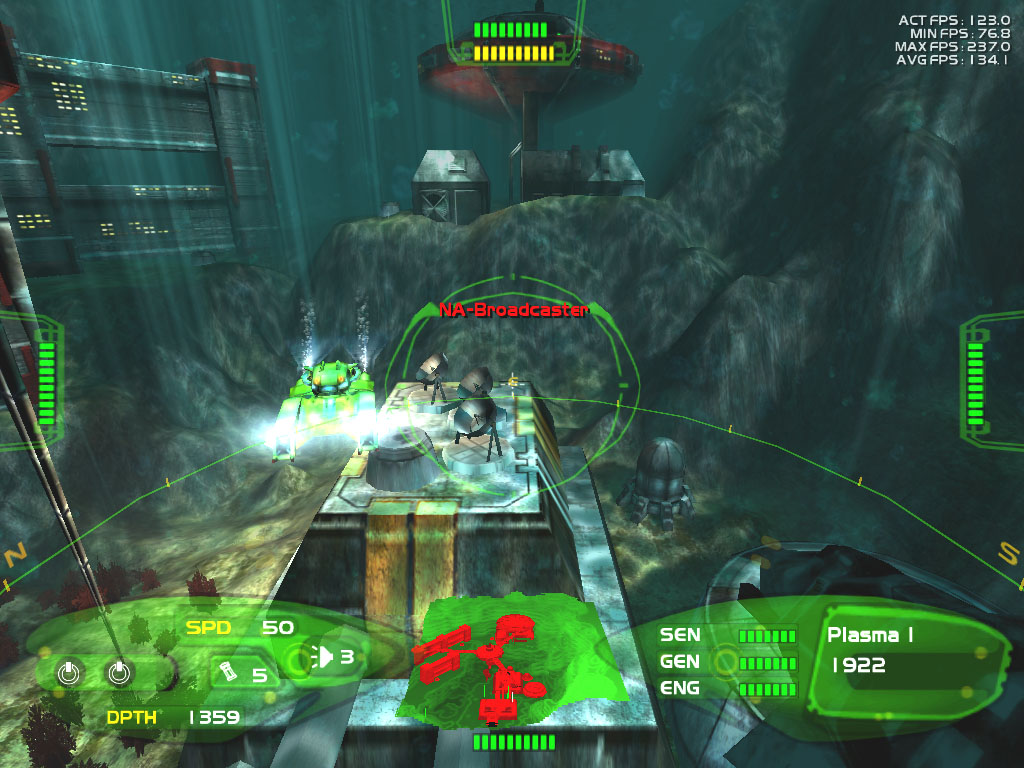The image size is (1024, 768).
Task: Select the Plasma 1 weapon panel
Action: (900, 652)
